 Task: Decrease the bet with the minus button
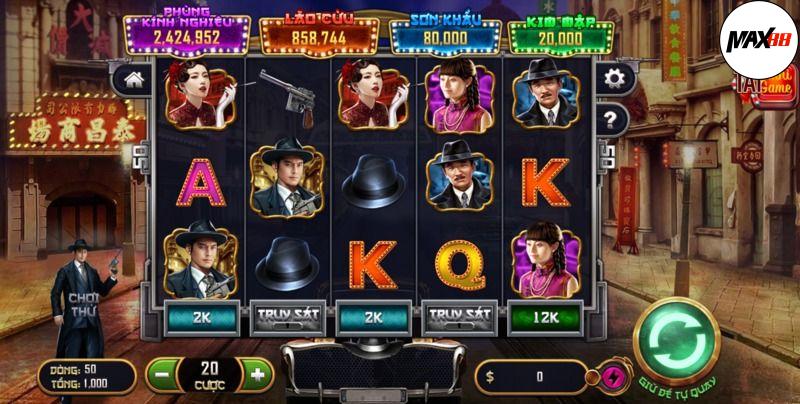coord(162,375)
